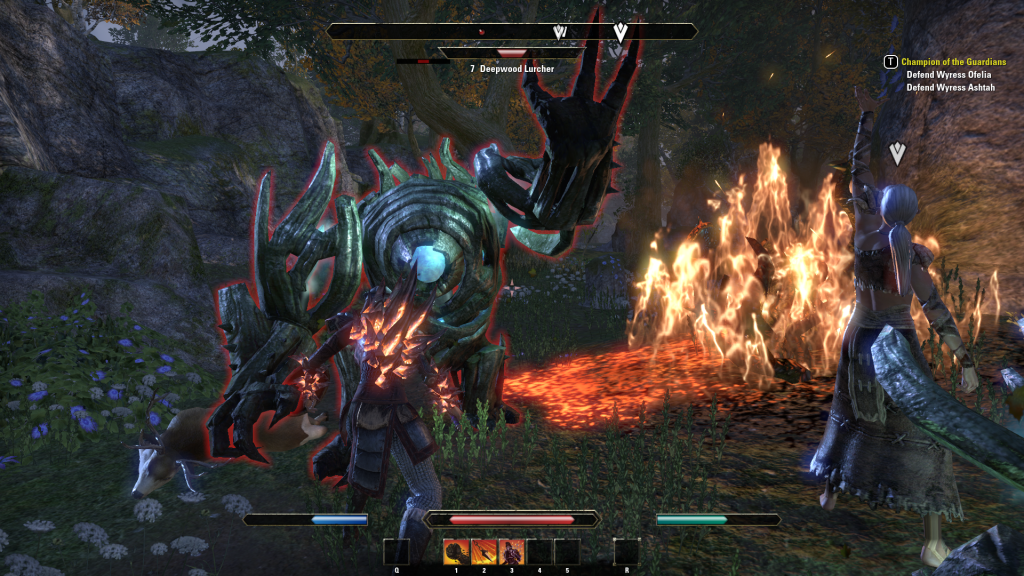1024x576 pixels.
Task: Activate the stone fist ability in slot 1
Action: click(x=457, y=551)
